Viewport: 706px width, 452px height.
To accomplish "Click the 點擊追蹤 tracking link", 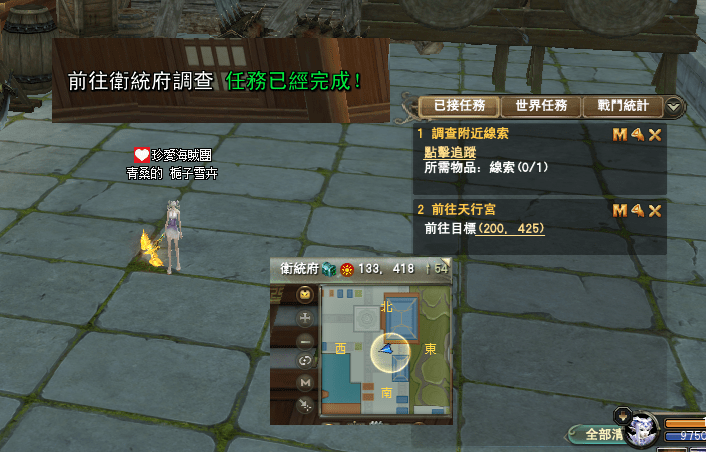I will 451,152.
